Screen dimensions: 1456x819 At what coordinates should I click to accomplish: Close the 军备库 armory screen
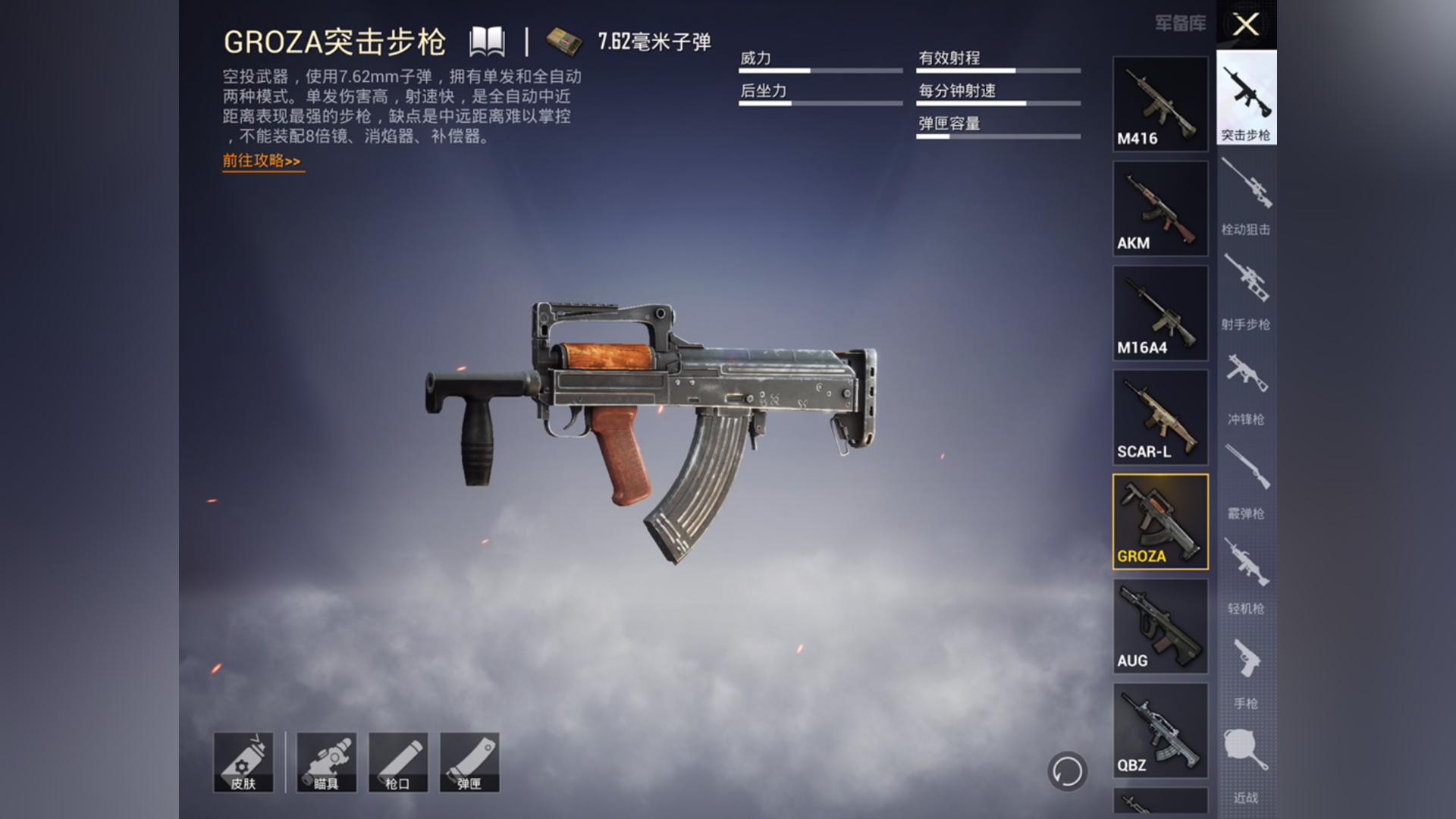(1244, 24)
